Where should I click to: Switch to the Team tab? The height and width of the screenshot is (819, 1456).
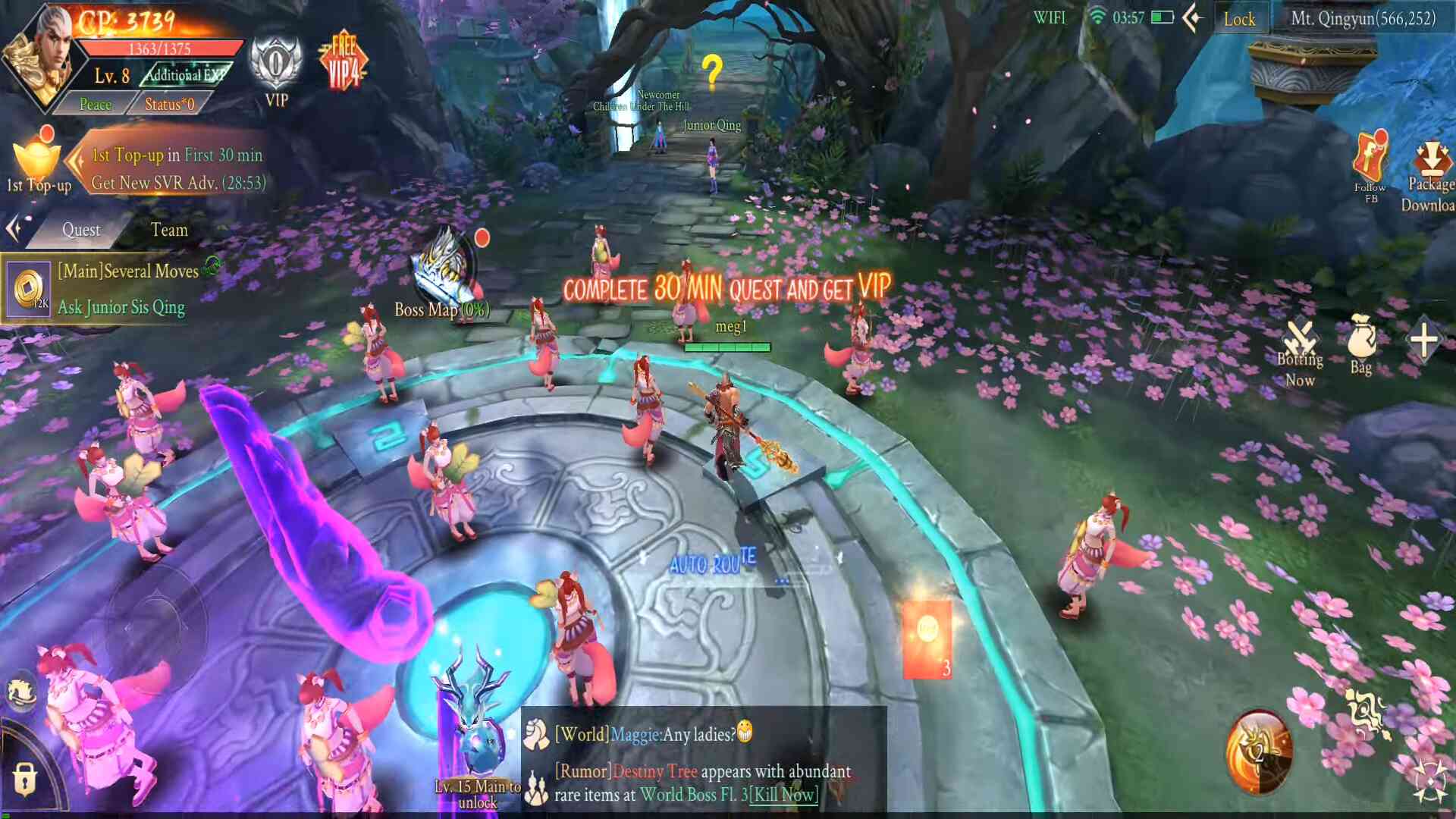168,230
